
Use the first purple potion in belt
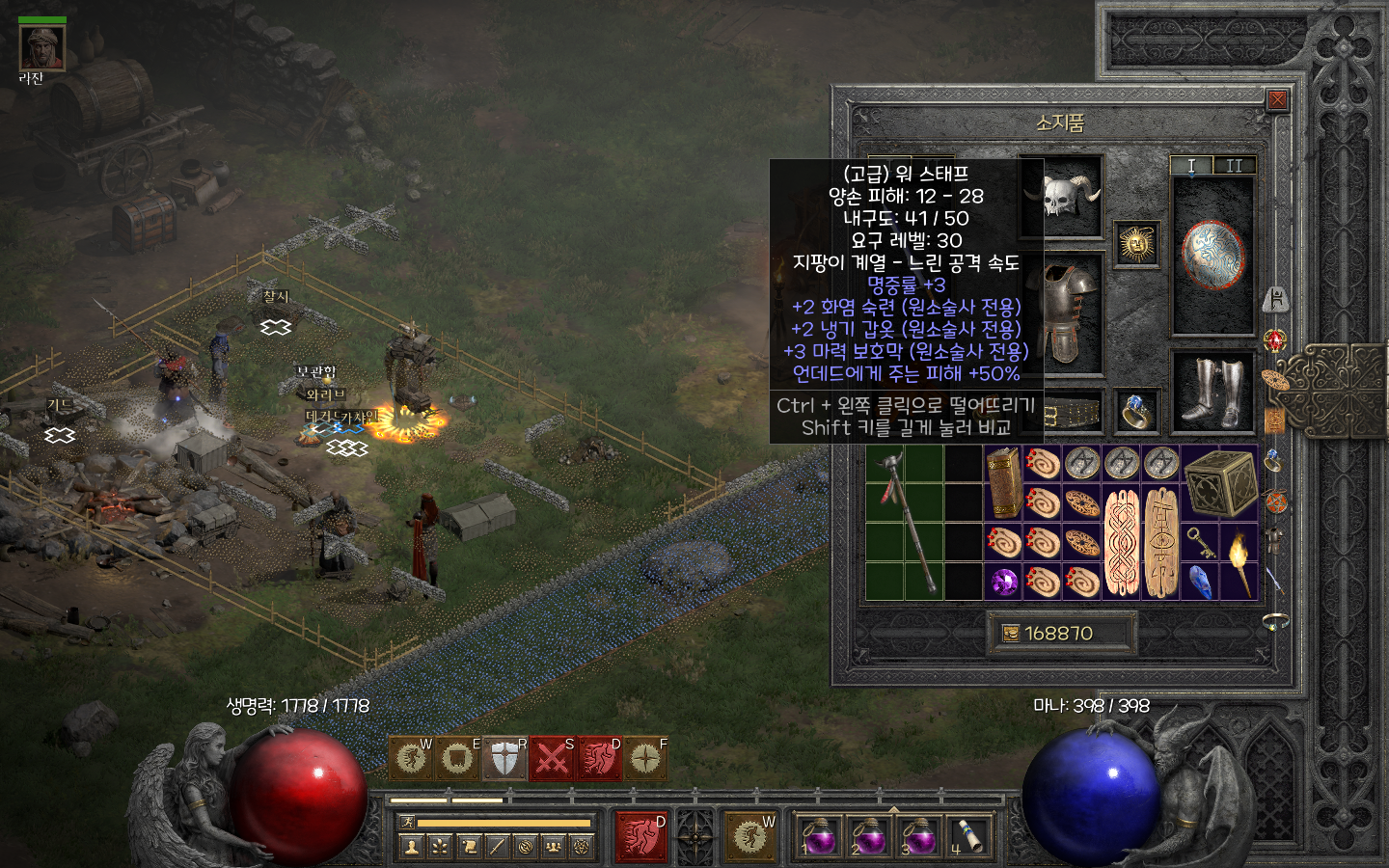819,834
